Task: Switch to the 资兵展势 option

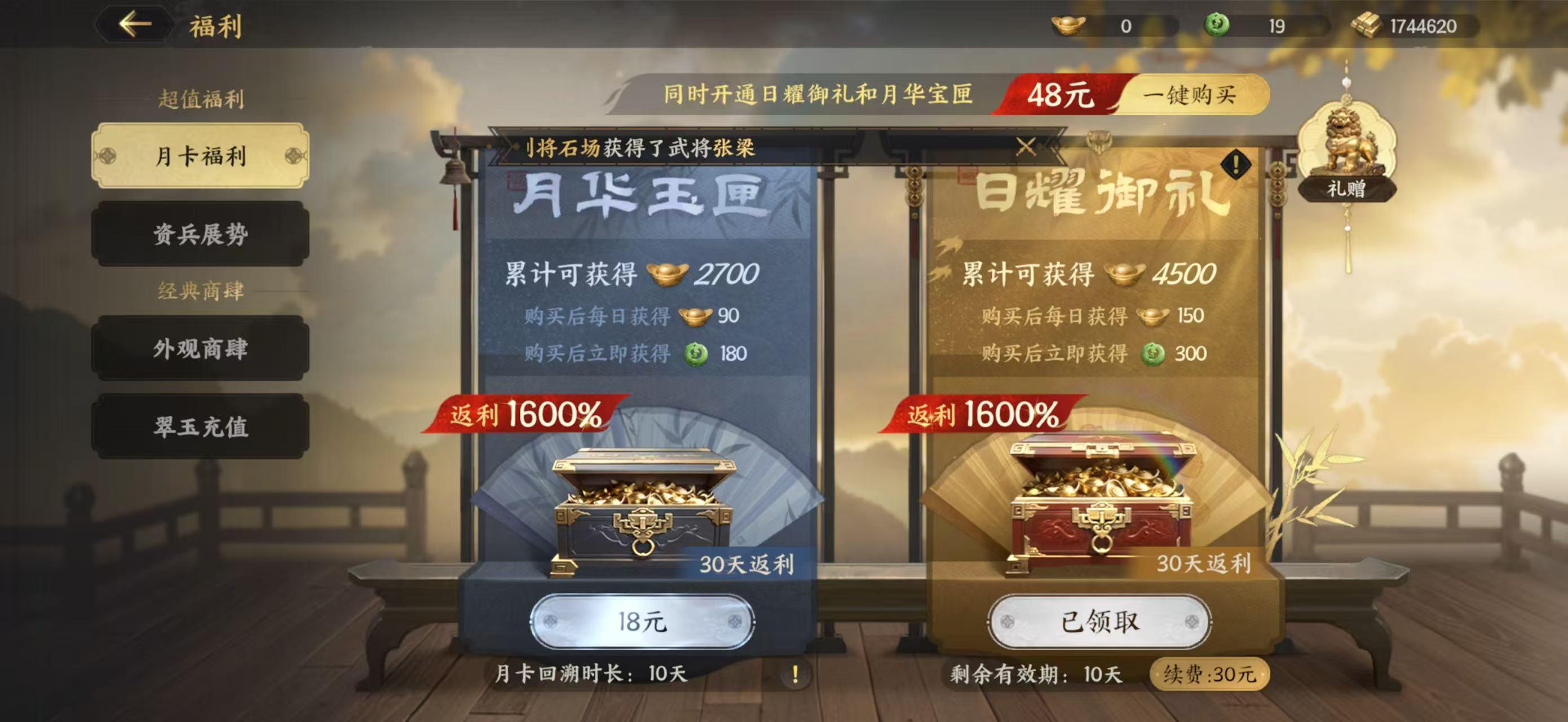Action: tap(200, 236)
